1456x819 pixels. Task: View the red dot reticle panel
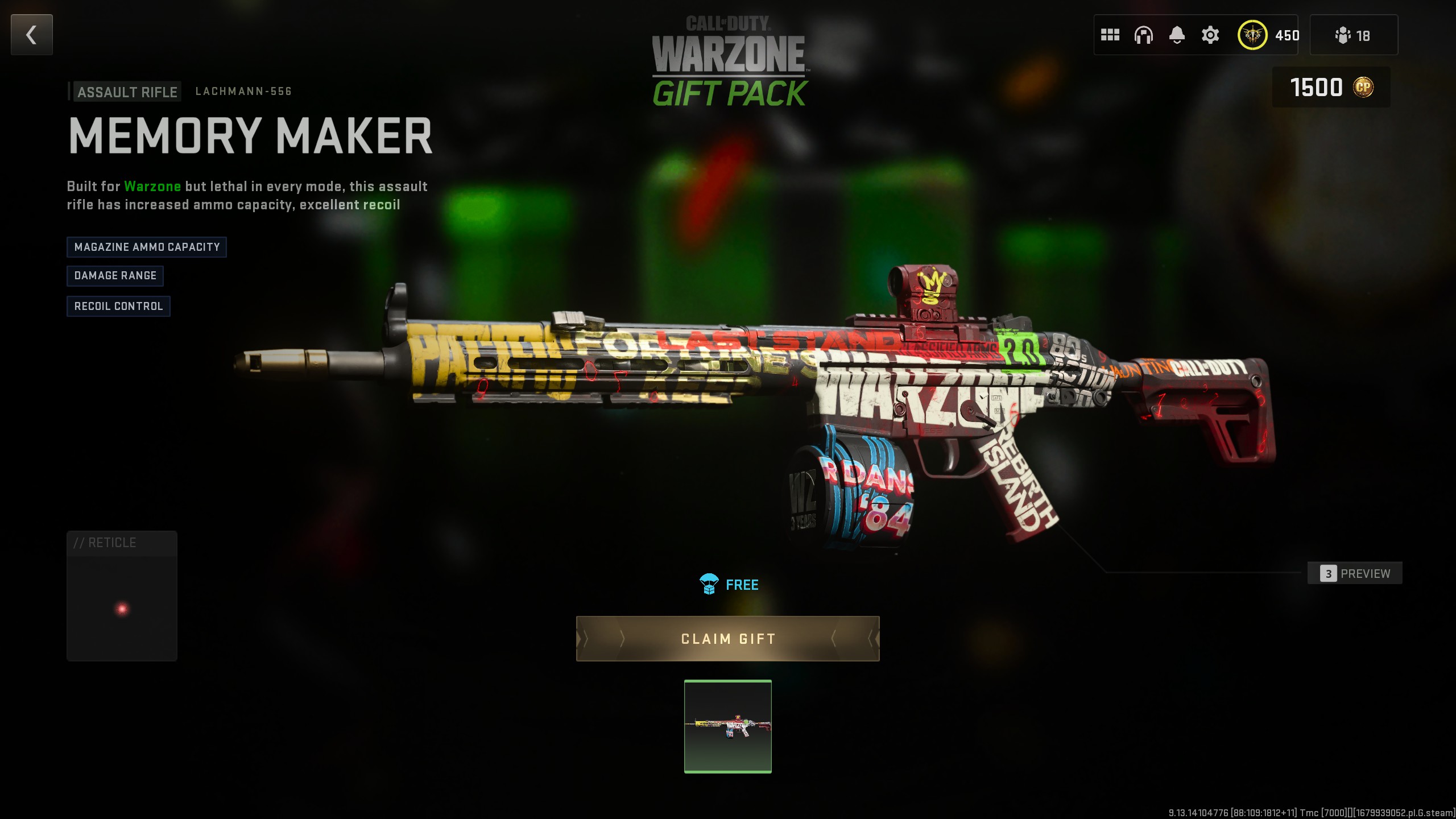[122, 596]
